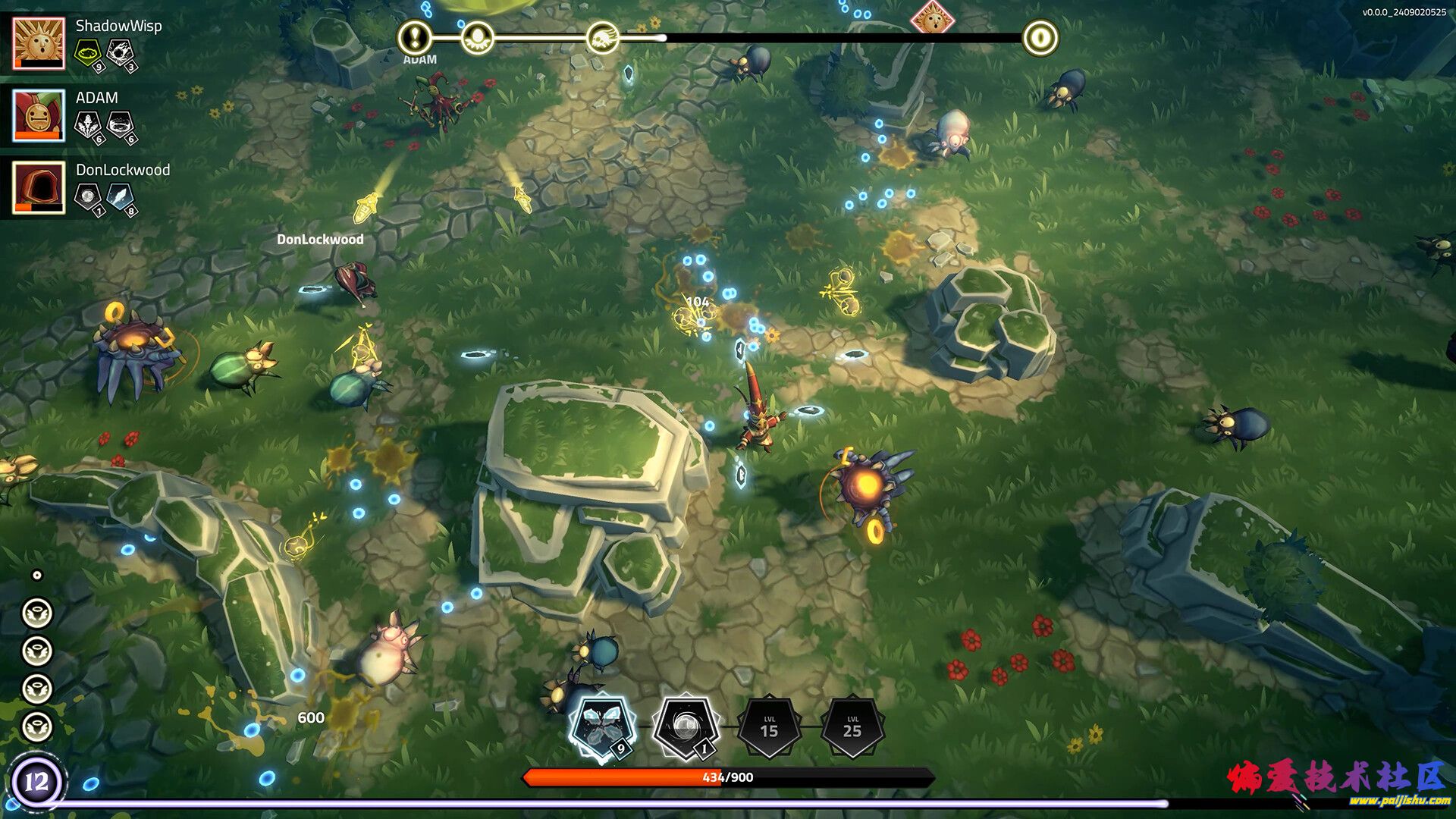The height and width of the screenshot is (819, 1456).
Task: Inspect ADAM's ring ability icon
Action: click(x=120, y=124)
